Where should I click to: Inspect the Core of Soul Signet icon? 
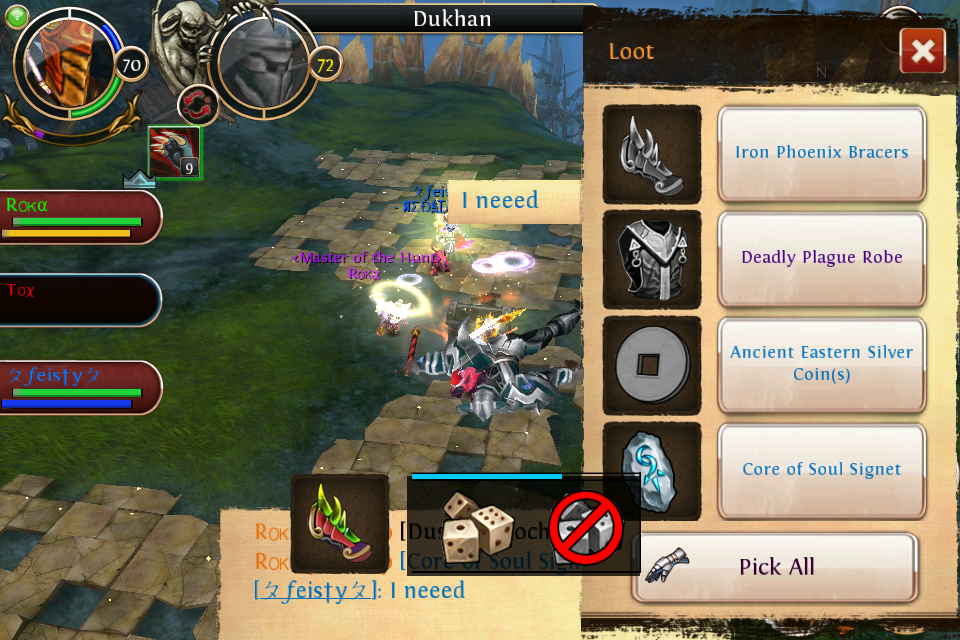652,470
